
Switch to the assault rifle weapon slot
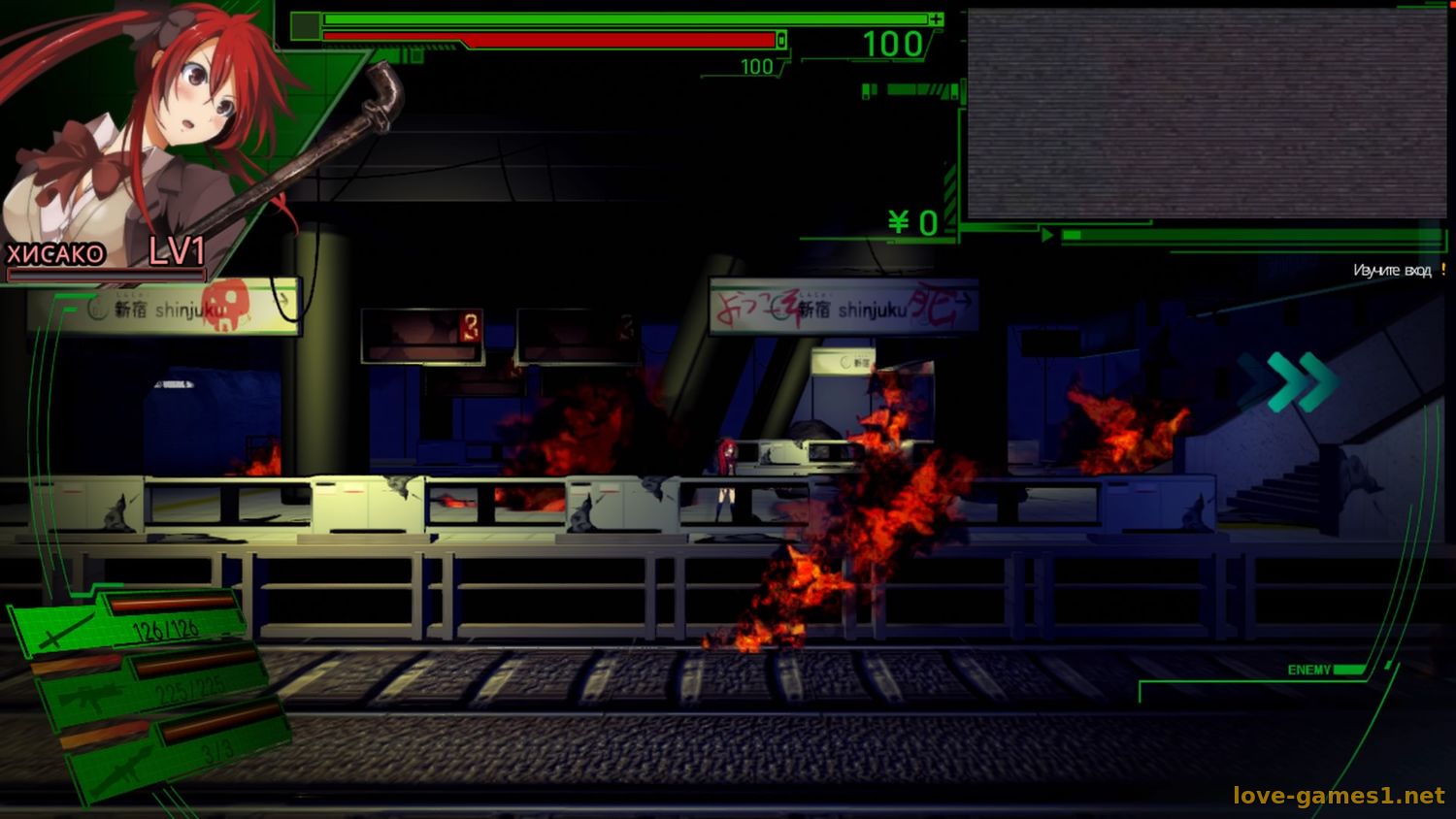click(150, 686)
